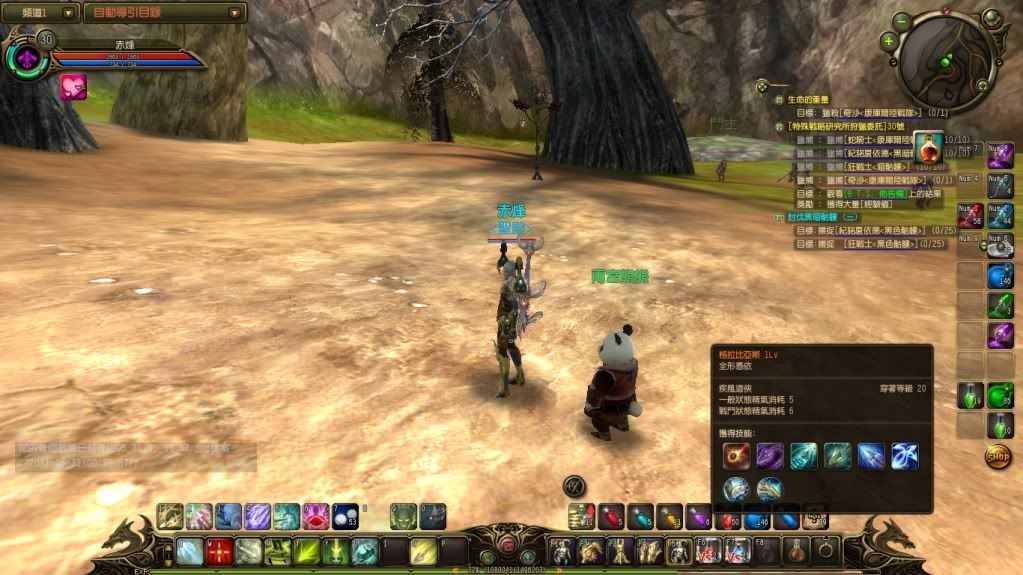1023x575 pixels.
Task: Activate the red cross skill on hotbar
Action: coord(219,552)
